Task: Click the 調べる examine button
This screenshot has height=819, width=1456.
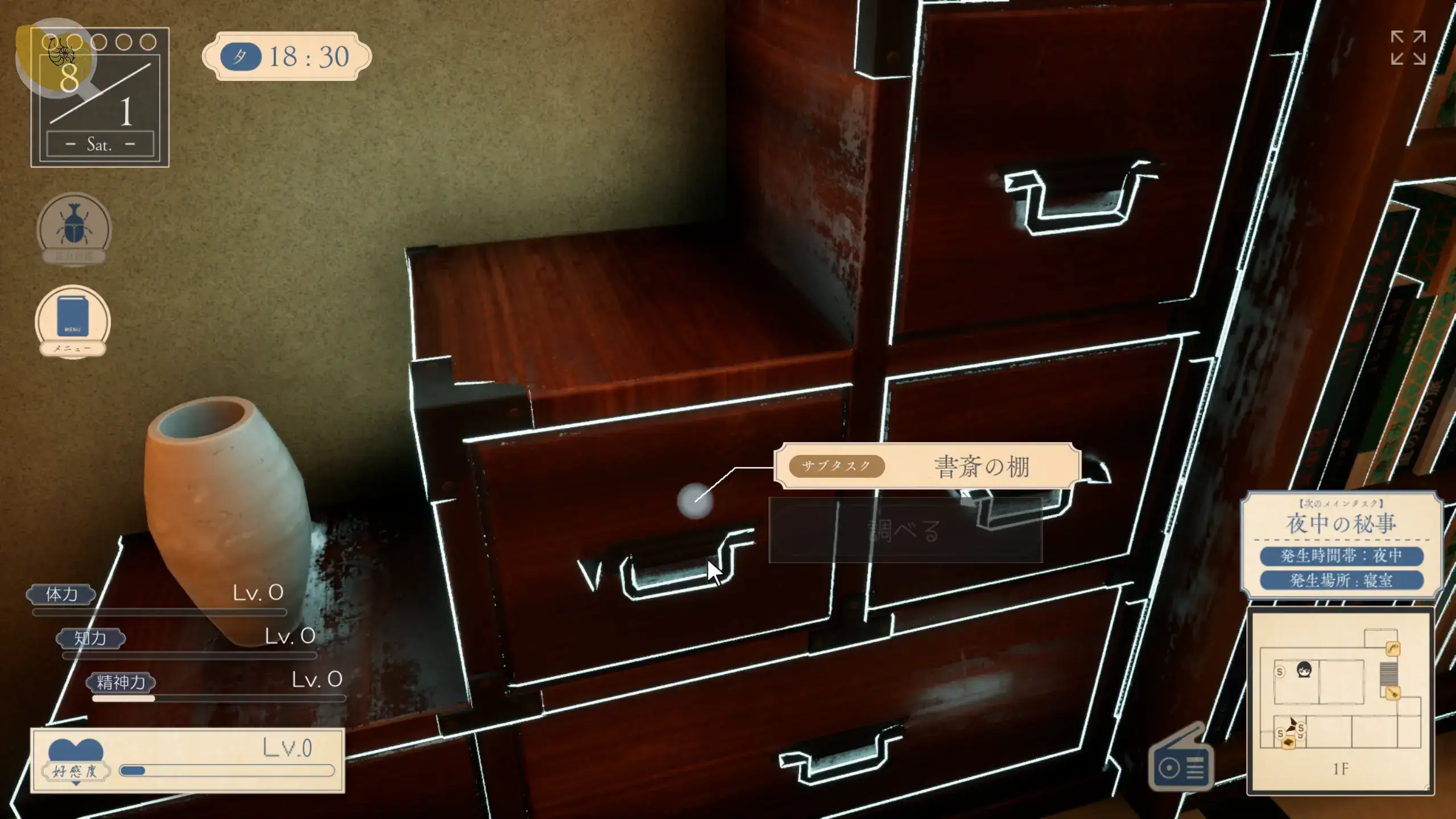Action: 905,531
